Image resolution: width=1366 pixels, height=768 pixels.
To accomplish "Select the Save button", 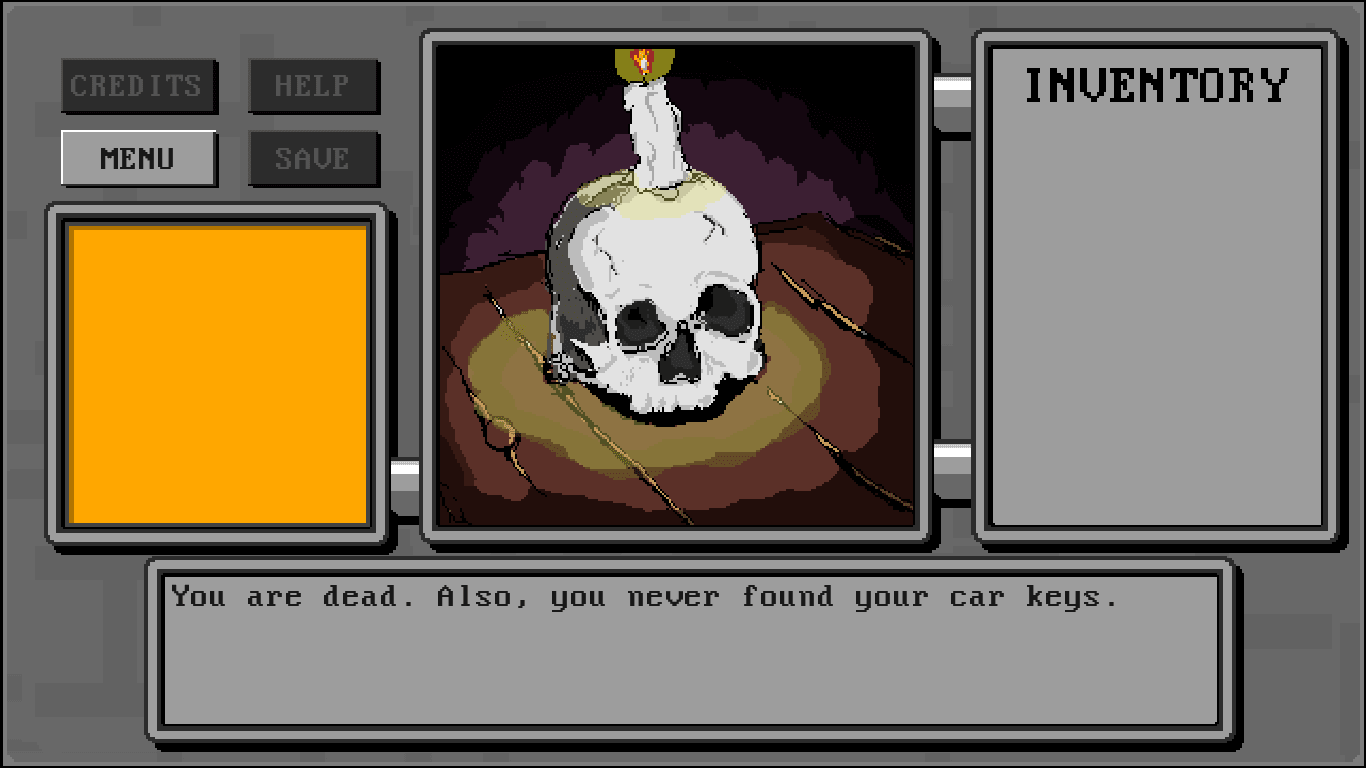I will pyautogui.click(x=313, y=158).
